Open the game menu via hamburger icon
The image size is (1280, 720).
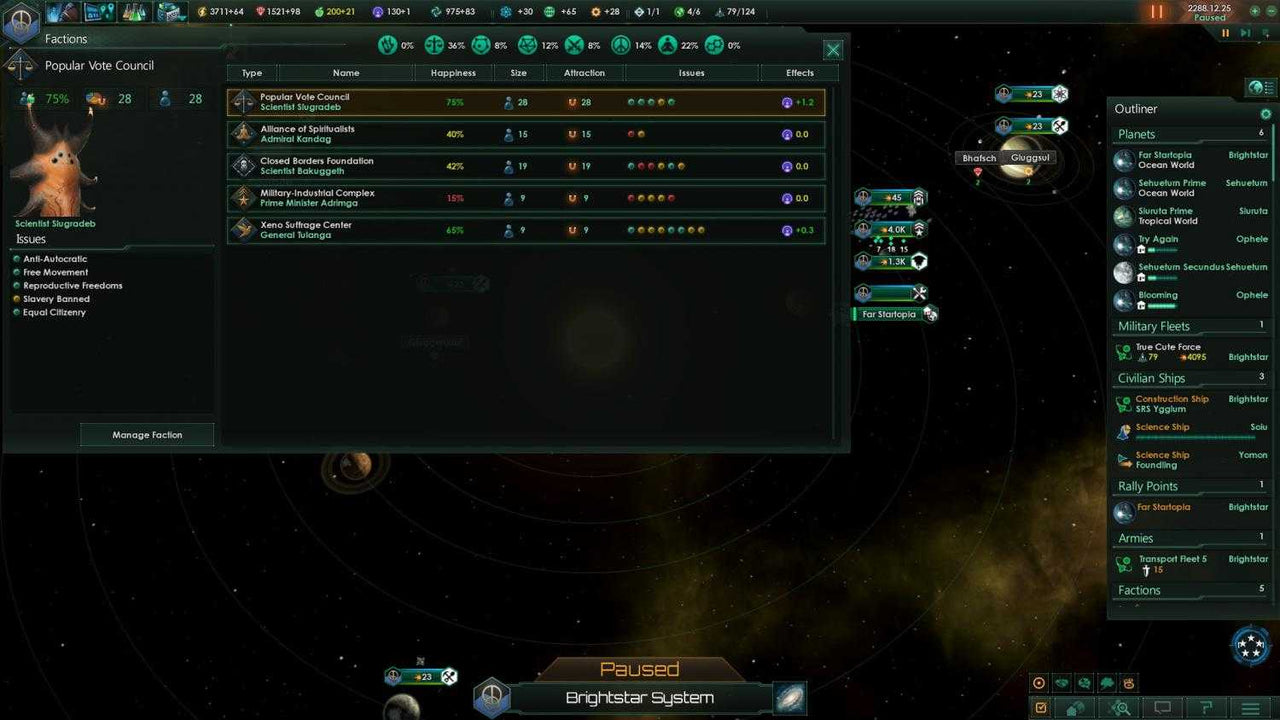pos(1251,708)
